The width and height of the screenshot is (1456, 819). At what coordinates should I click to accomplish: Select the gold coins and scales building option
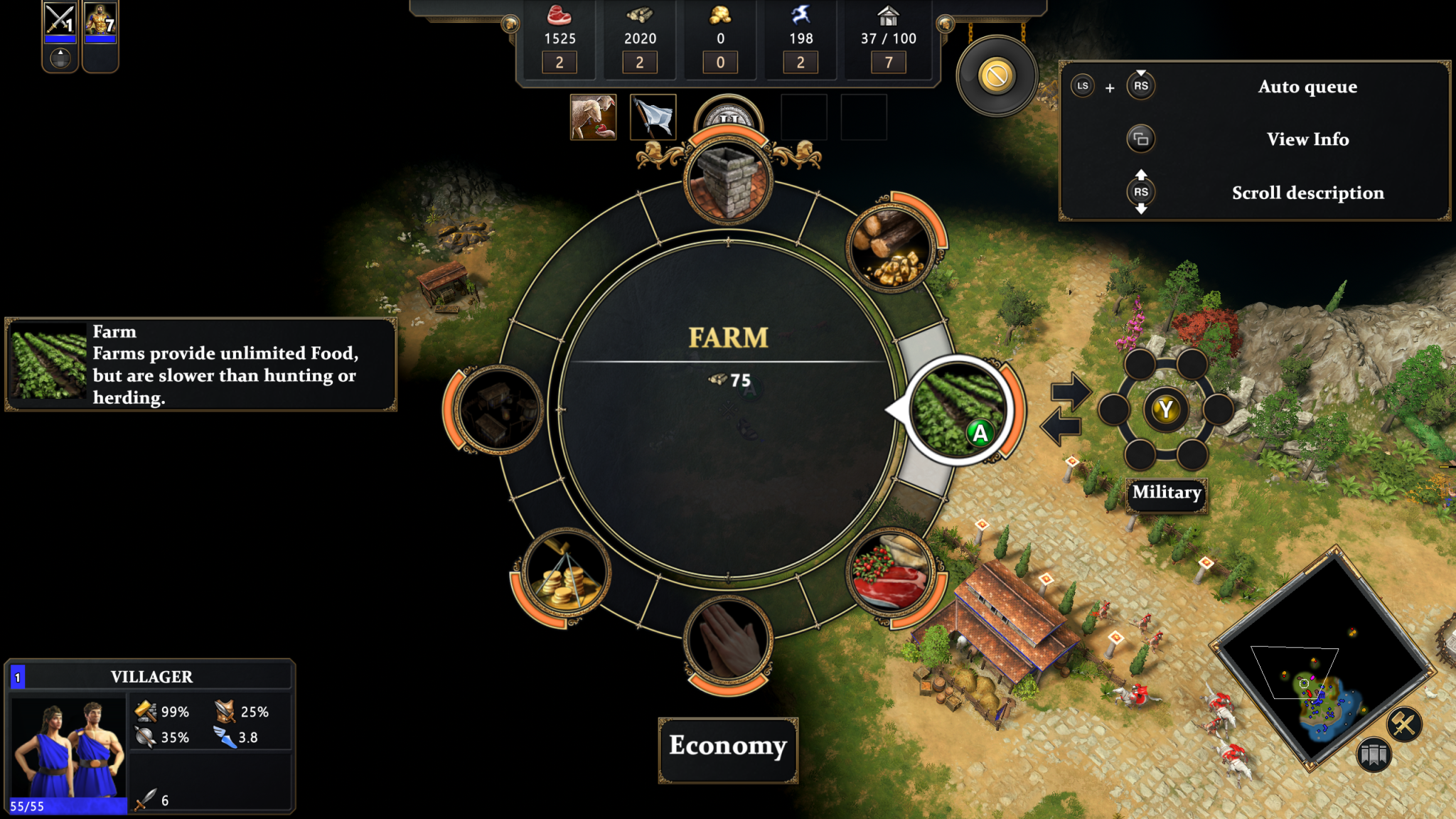tap(565, 572)
